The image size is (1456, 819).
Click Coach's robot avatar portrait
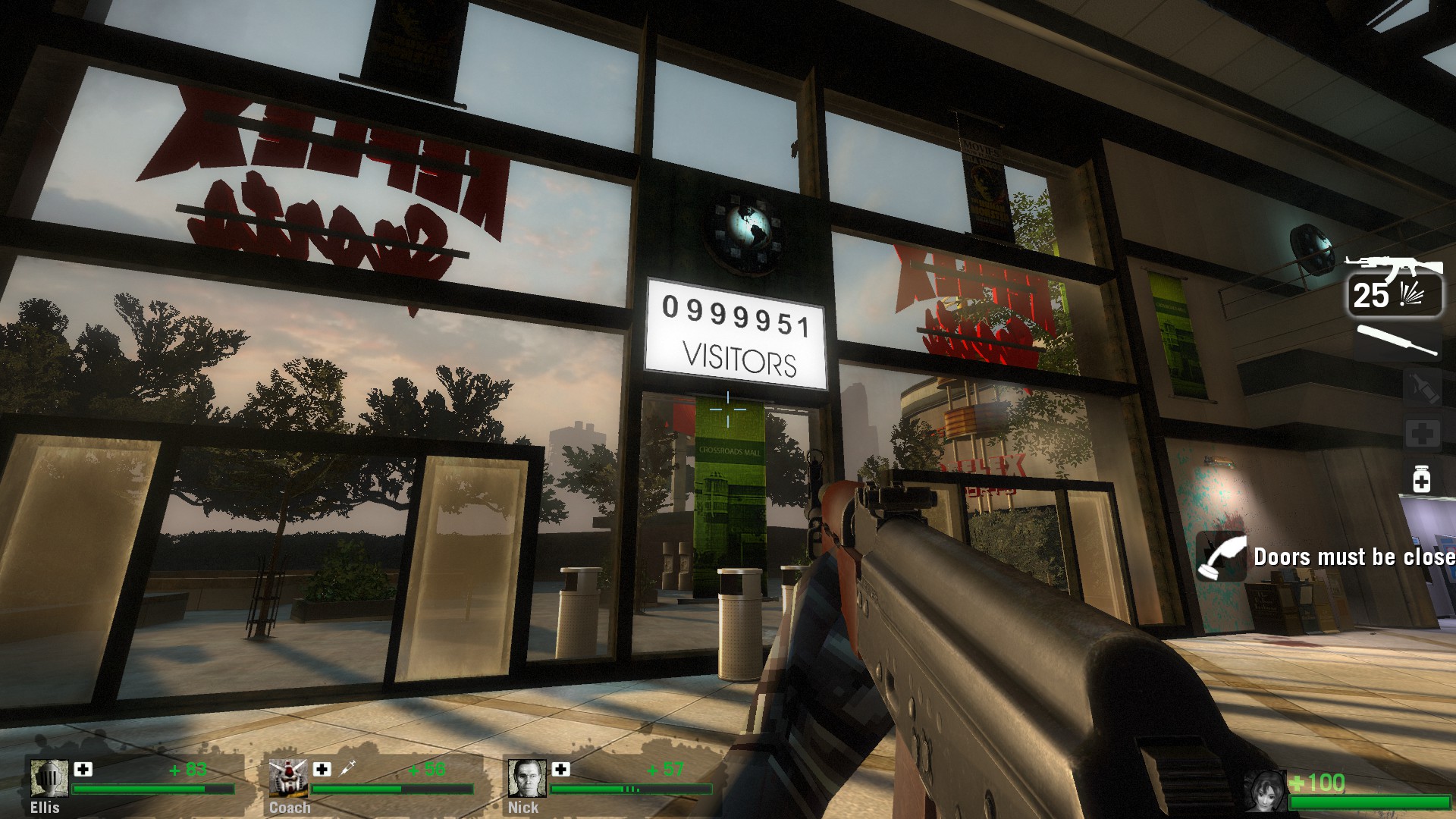pos(287,778)
